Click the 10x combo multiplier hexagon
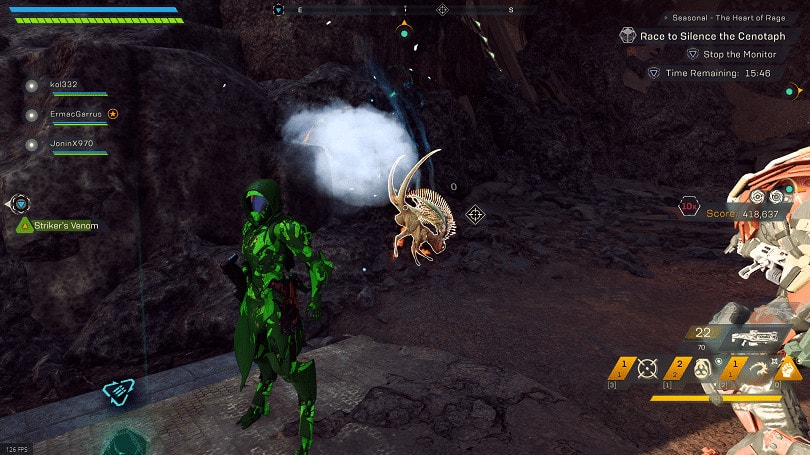The height and width of the screenshot is (455, 810). click(x=689, y=207)
